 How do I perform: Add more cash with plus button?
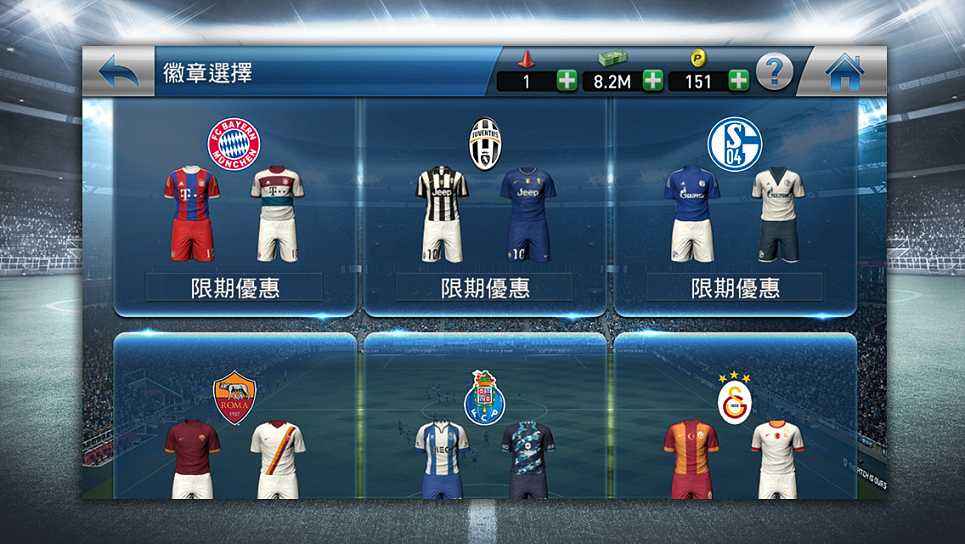[x=653, y=81]
